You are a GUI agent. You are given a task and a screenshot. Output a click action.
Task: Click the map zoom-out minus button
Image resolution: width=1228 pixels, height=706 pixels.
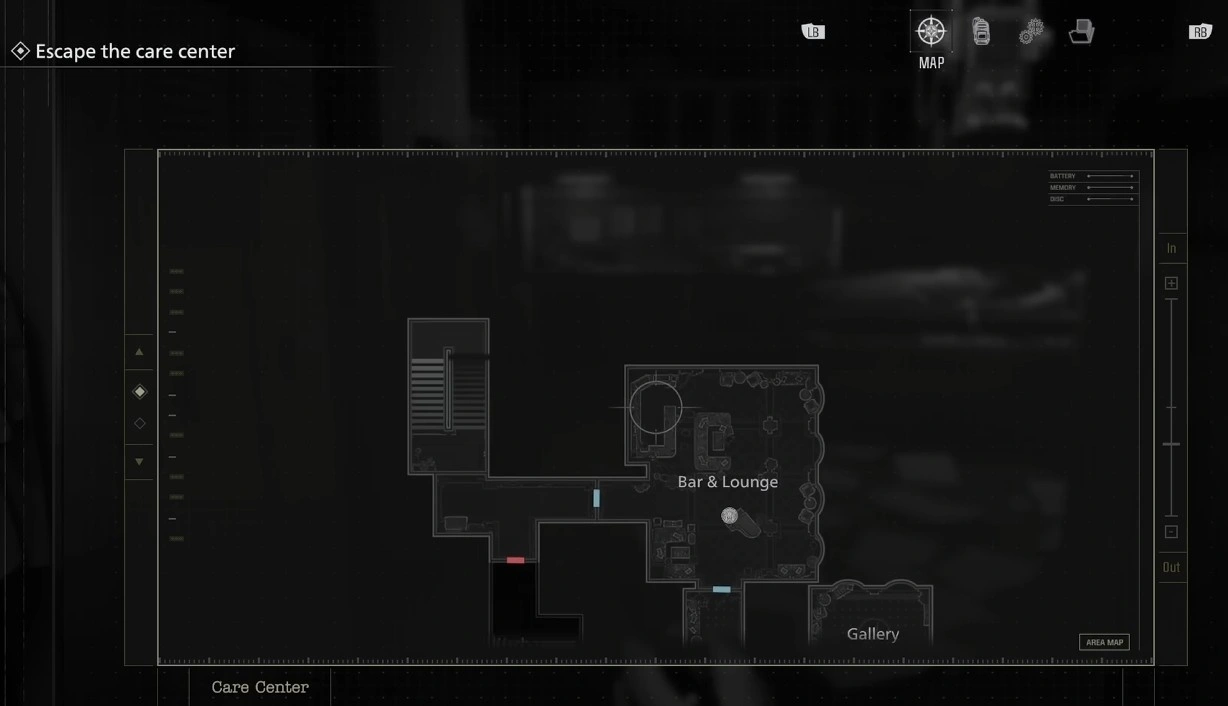1171,532
